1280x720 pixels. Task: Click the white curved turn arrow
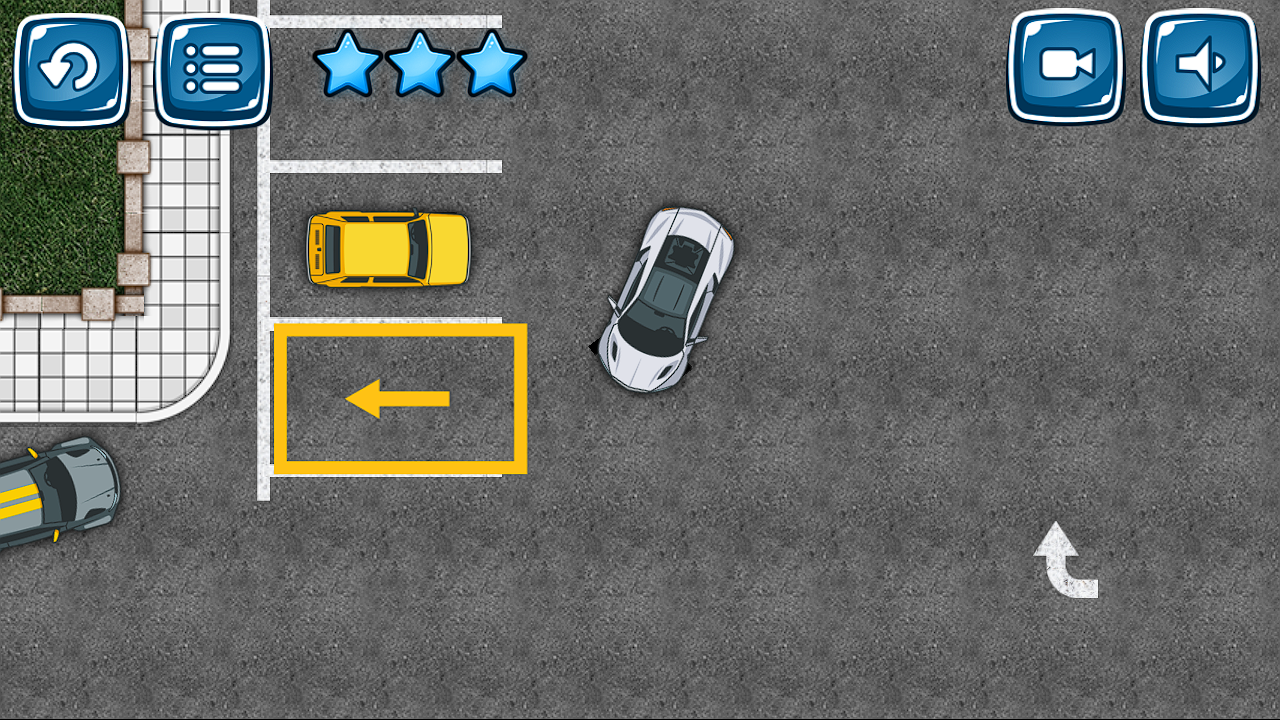coord(1062,560)
